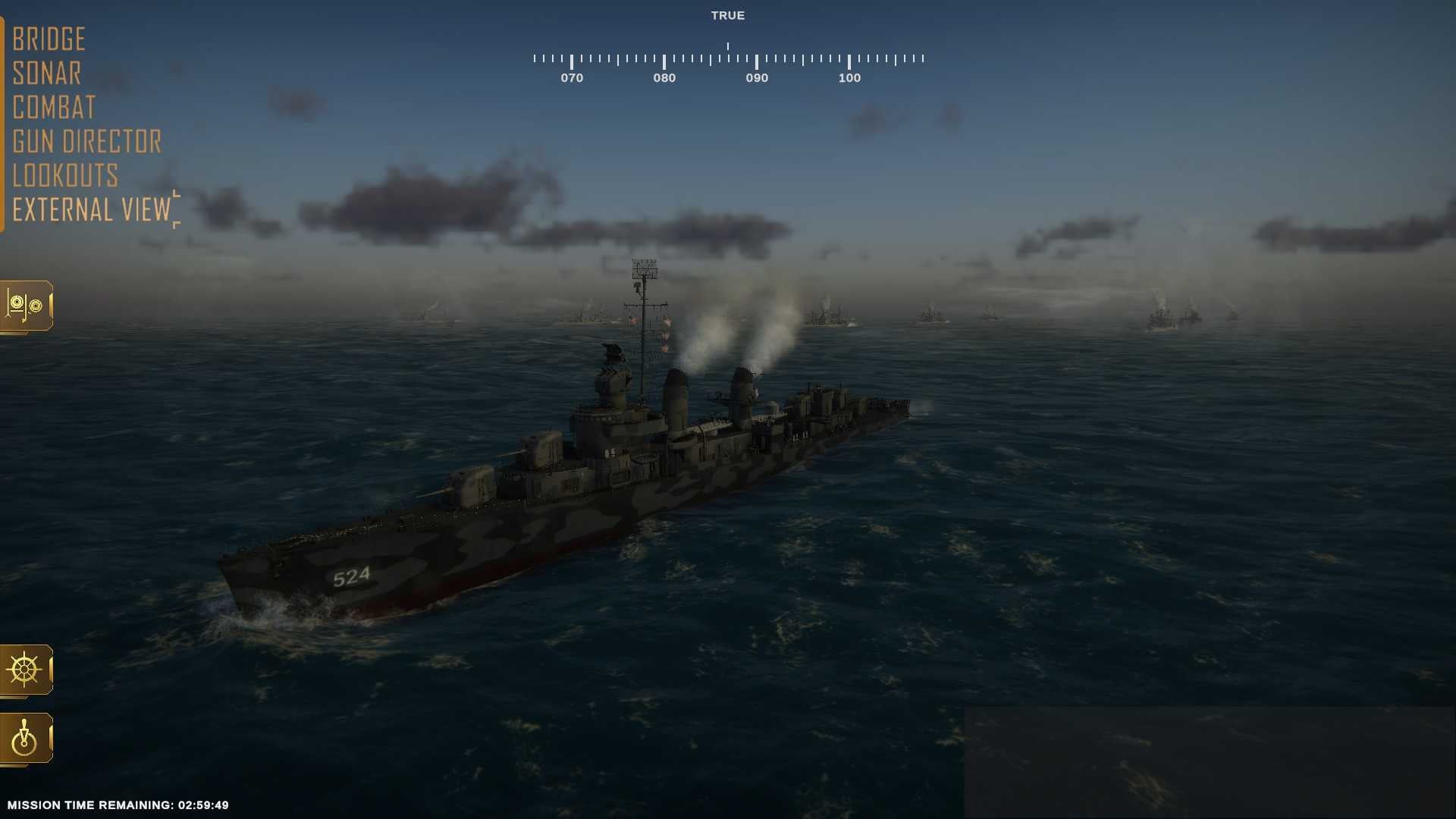Image resolution: width=1456 pixels, height=819 pixels.
Task: Switch to the Bridge station
Action: click(49, 38)
